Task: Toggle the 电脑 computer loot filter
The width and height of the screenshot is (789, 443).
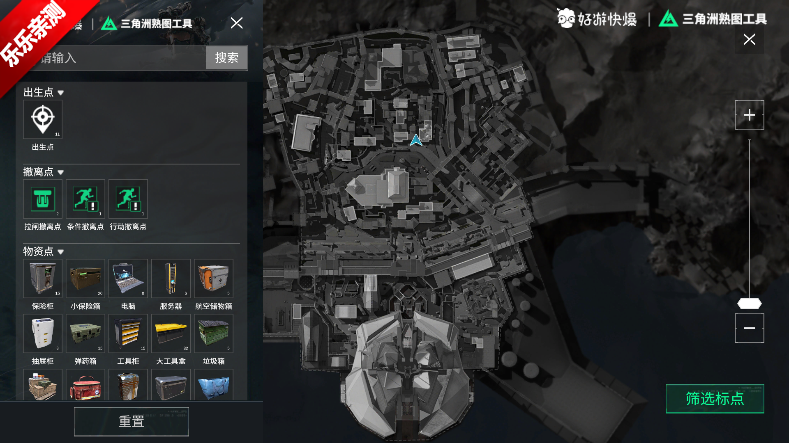Action: click(x=128, y=278)
